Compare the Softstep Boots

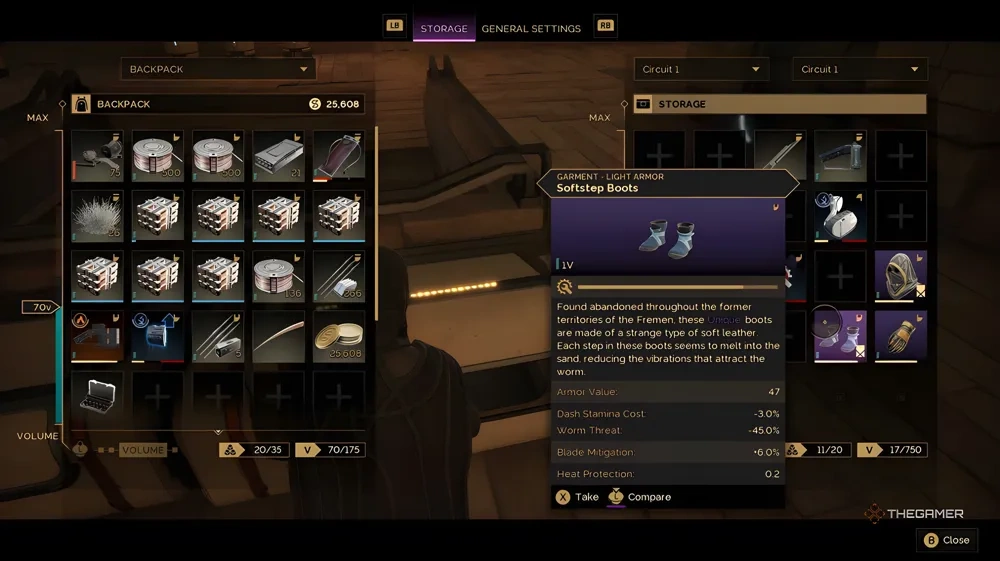coord(640,497)
